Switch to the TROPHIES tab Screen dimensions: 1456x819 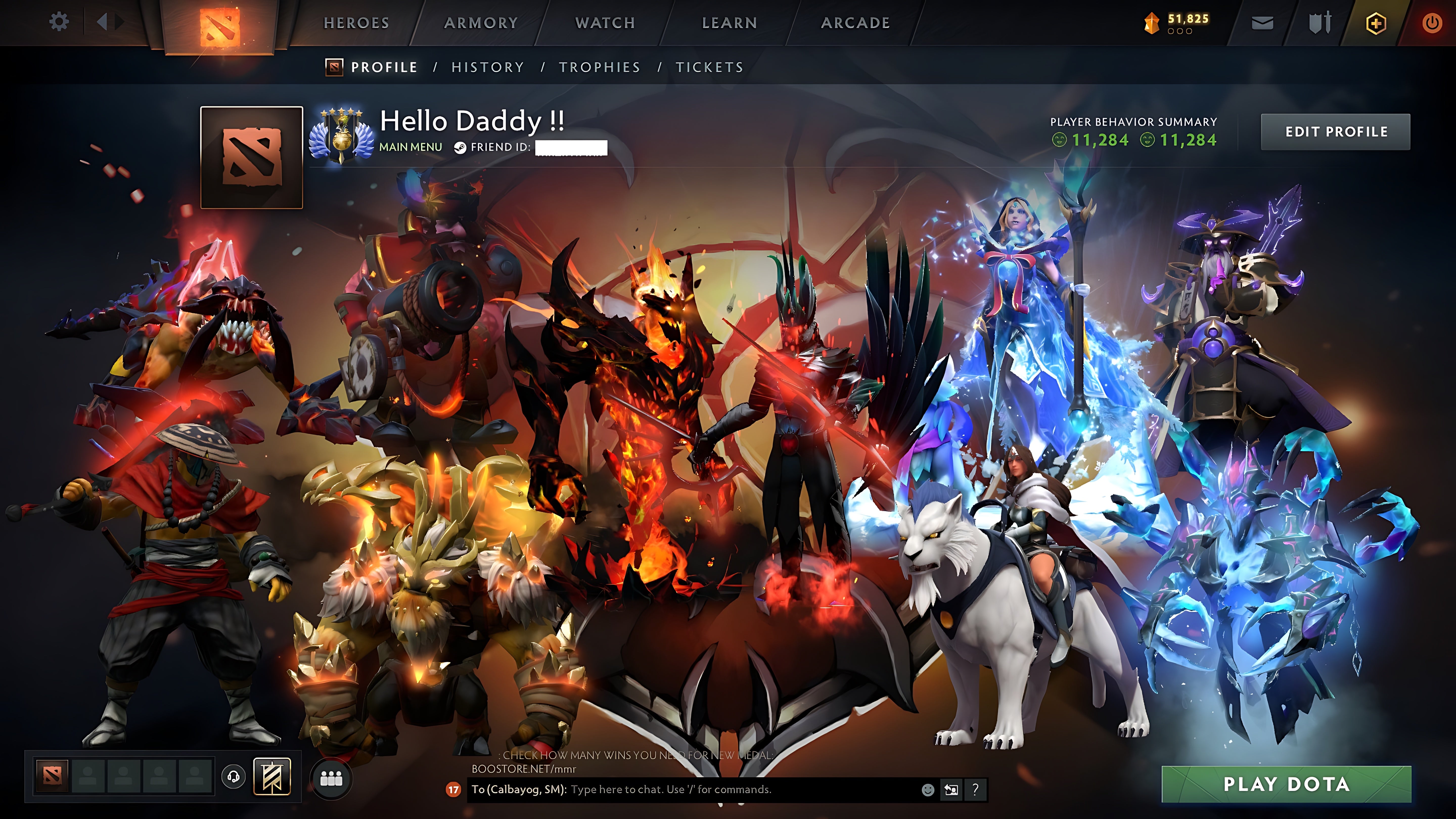600,67
